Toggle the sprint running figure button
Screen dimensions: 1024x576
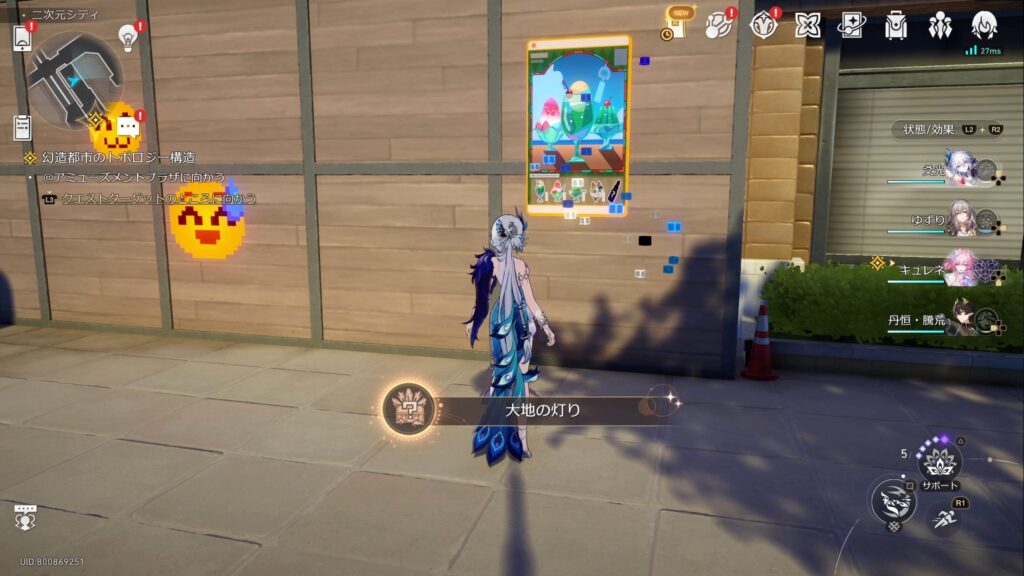click(x=945, y=517)
